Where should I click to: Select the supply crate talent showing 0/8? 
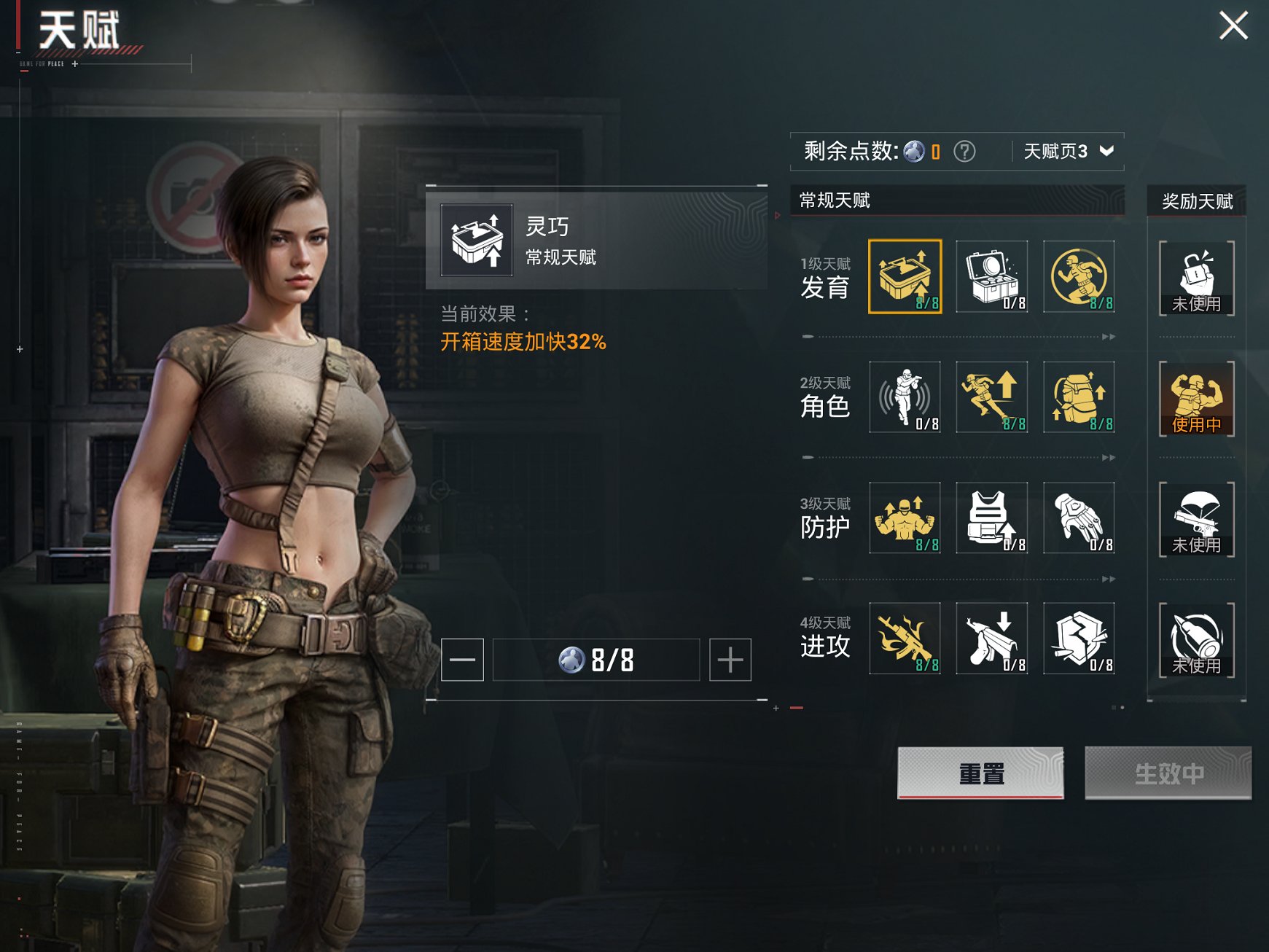[x=991, y=277]
